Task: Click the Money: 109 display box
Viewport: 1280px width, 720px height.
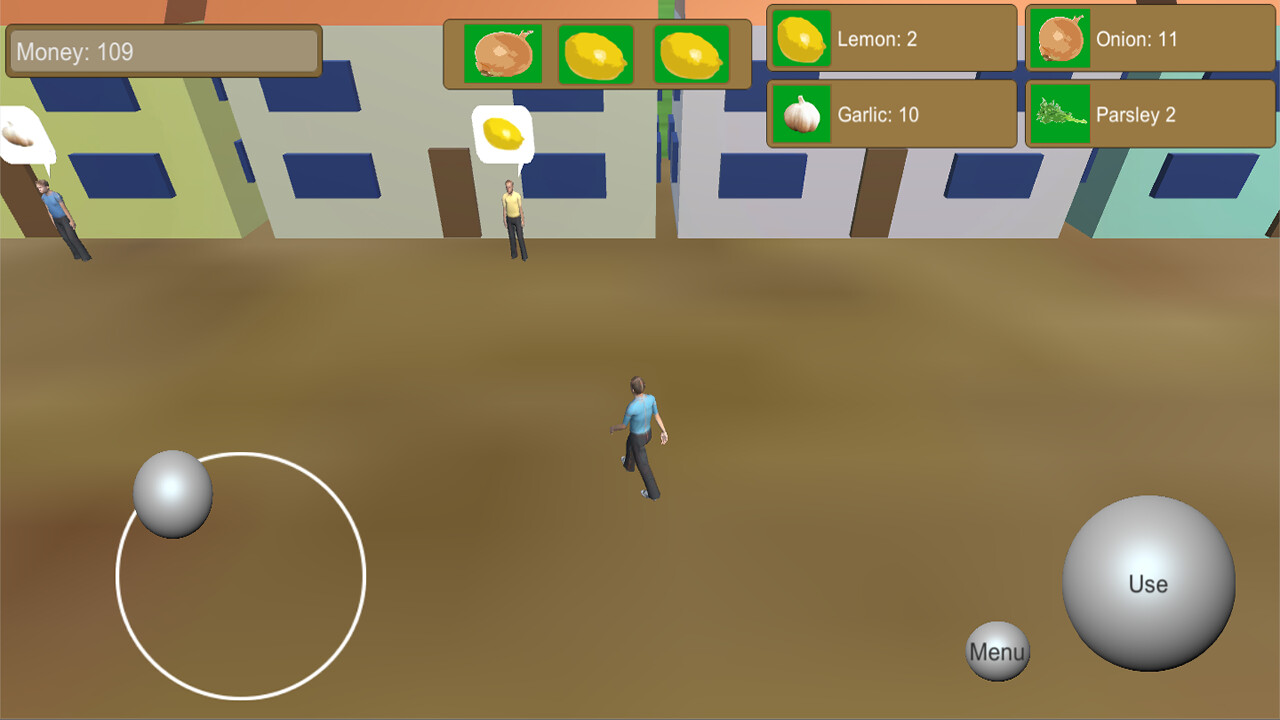Action: pyautogui.click(x=162, y=51)
